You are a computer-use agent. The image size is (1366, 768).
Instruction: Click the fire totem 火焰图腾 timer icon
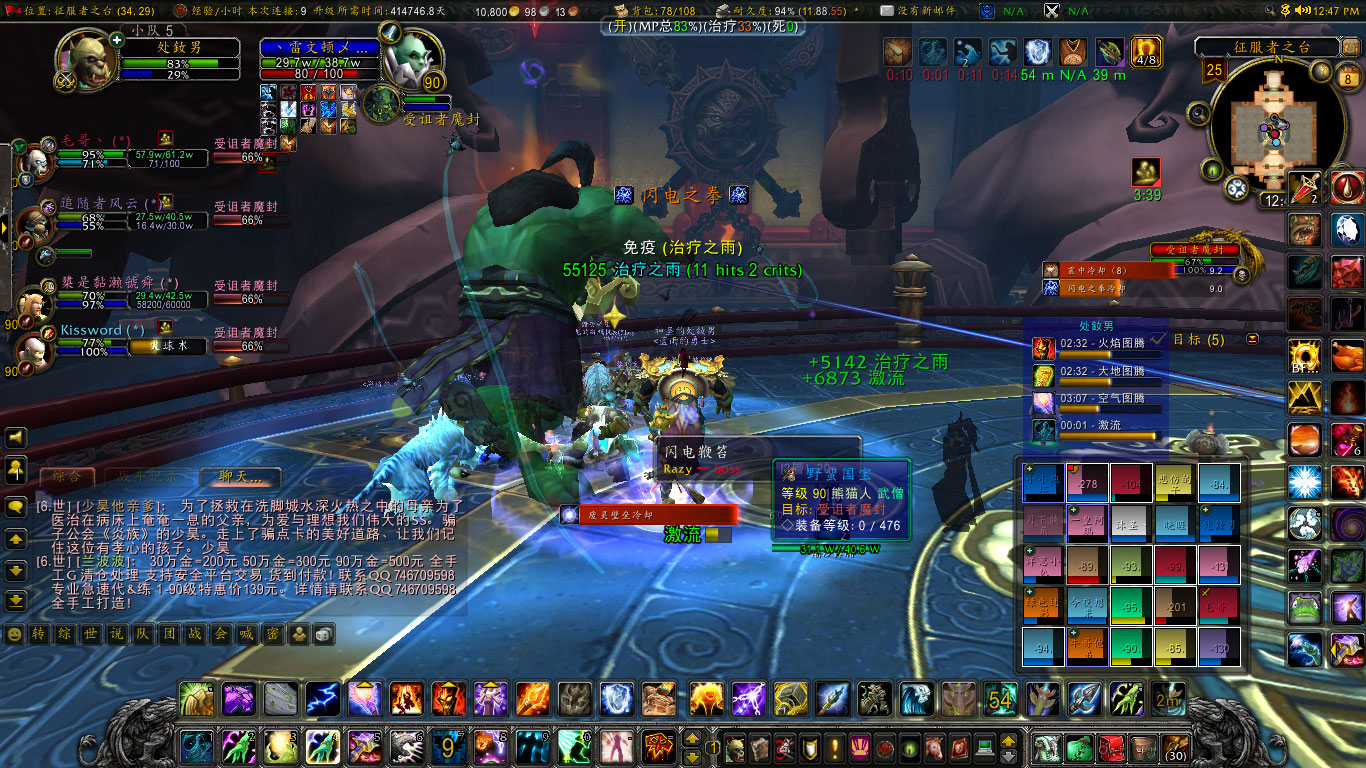1043,349
